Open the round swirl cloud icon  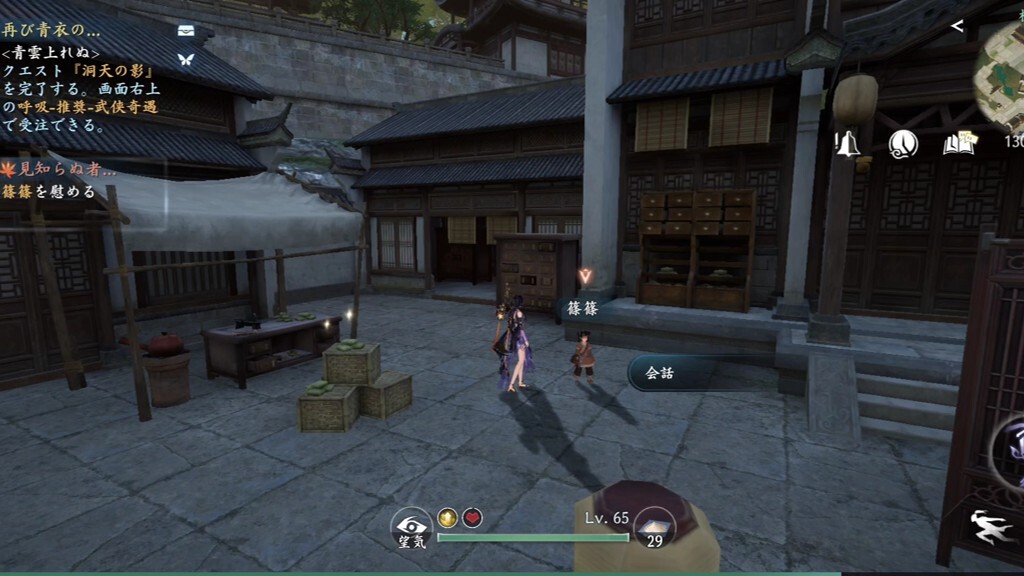(903, 144)
